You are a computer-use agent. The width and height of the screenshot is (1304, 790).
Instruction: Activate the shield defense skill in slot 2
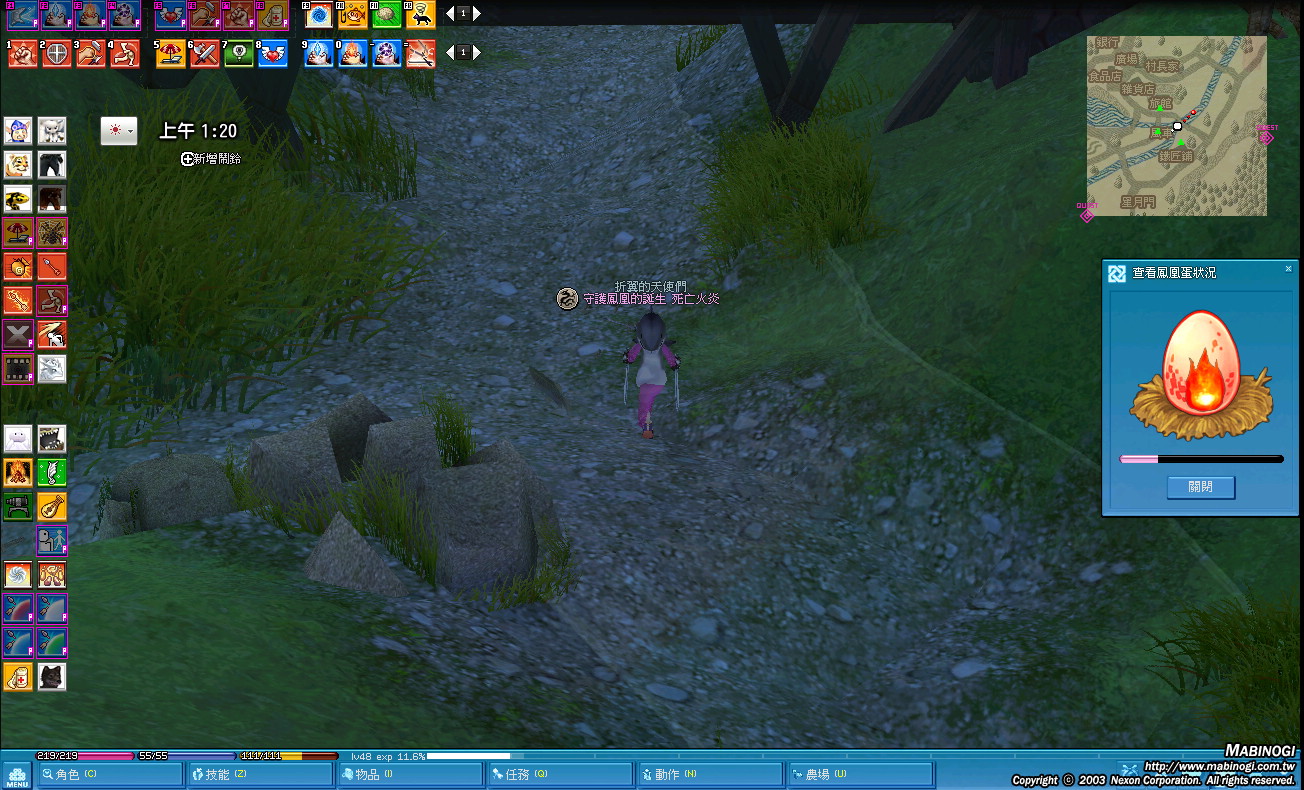coord(57,54)
